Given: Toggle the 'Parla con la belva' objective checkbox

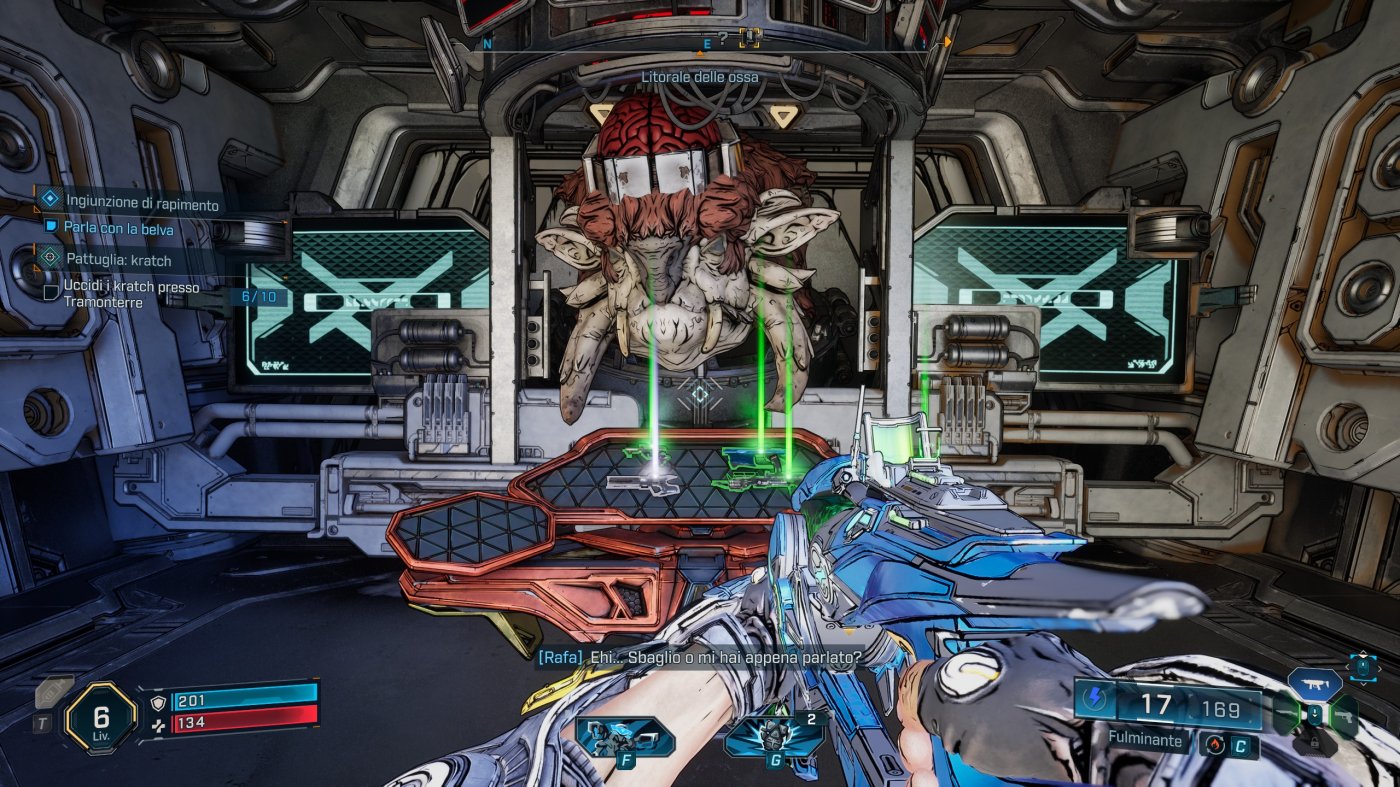Looking at the screenshot, I should tap(49, 226).
